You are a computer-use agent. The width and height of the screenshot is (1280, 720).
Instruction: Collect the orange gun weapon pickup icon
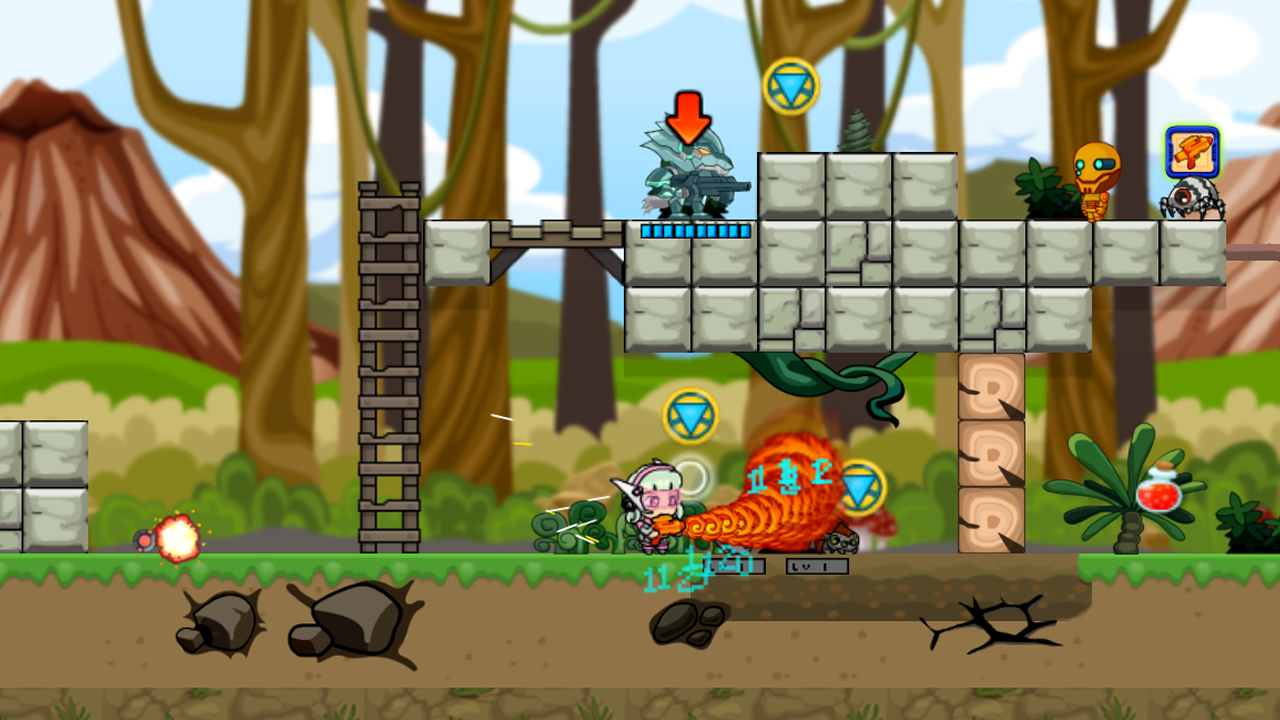(1191, 152)
